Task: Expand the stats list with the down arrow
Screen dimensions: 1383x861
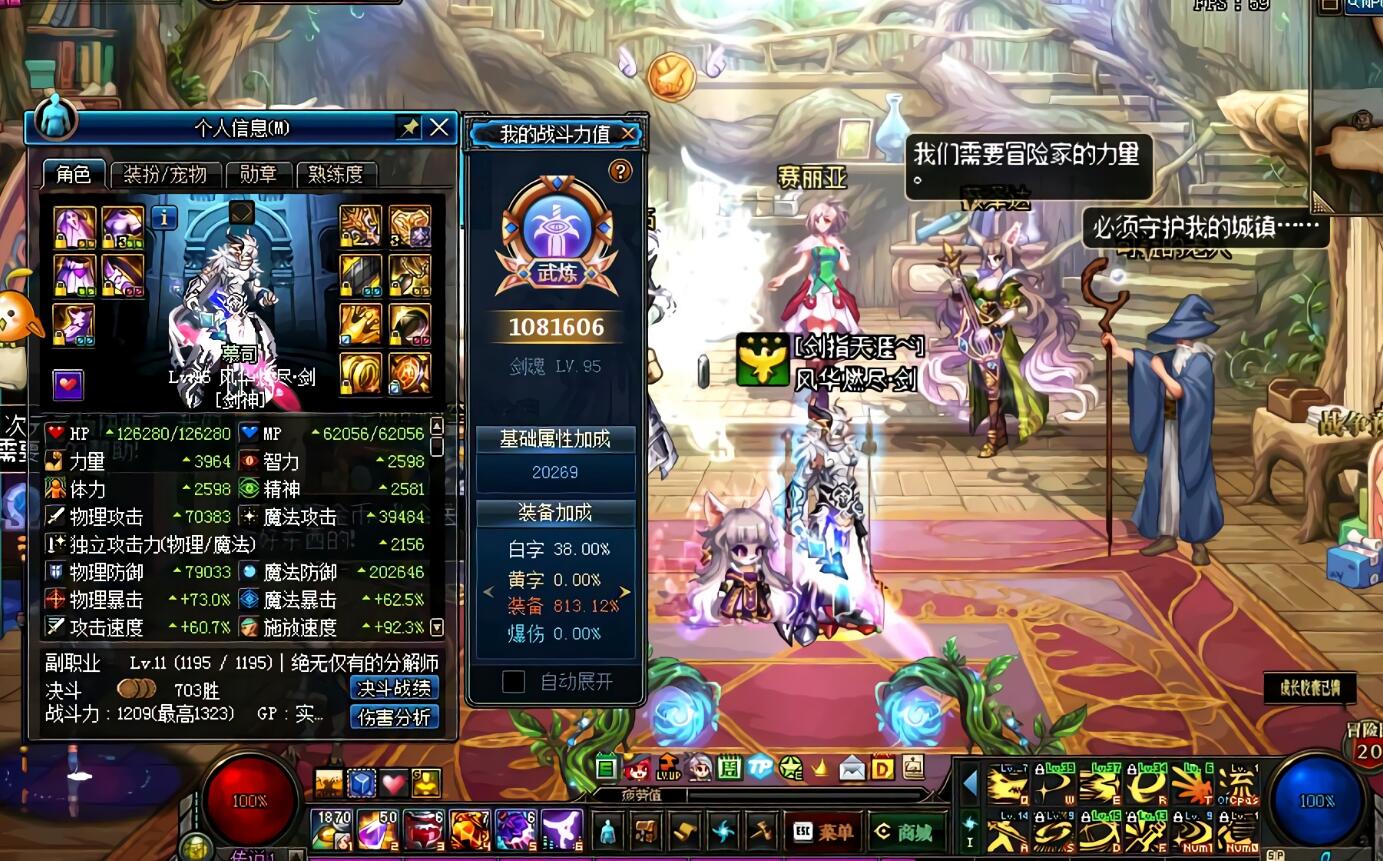Action: [436, 628]
